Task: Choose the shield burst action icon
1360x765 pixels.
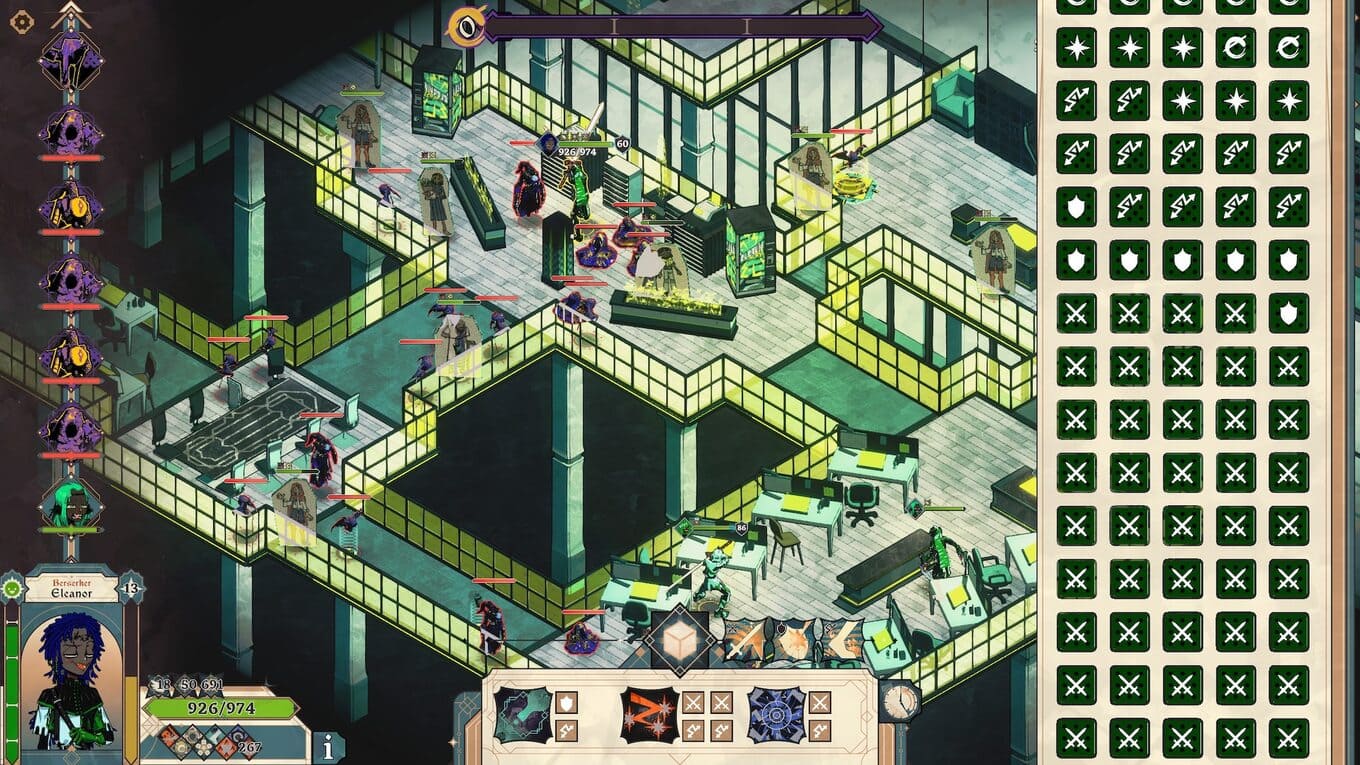Action: (x=794, y=640)
